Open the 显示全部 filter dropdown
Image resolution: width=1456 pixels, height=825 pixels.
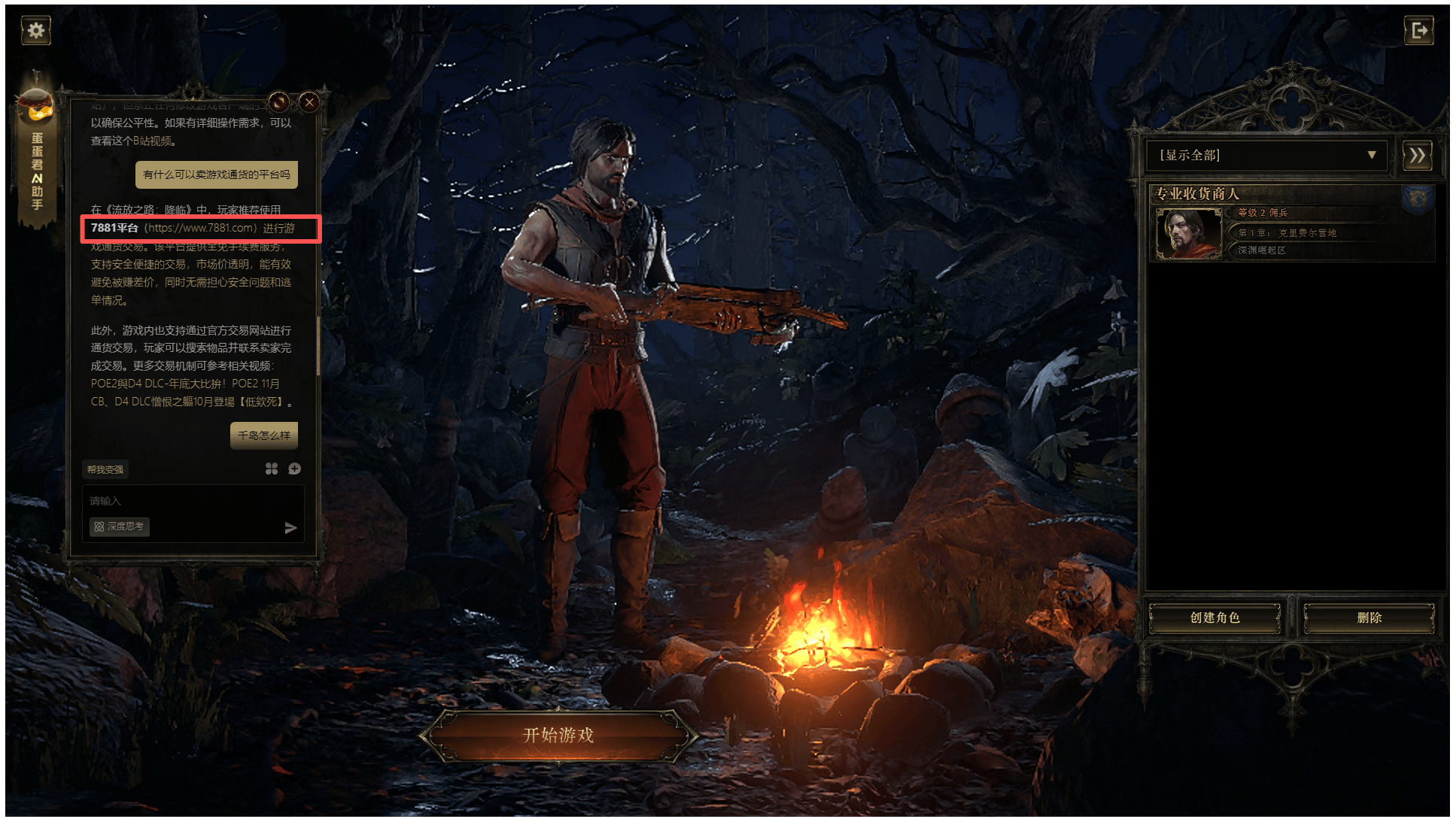click(x=1266, y=156)
